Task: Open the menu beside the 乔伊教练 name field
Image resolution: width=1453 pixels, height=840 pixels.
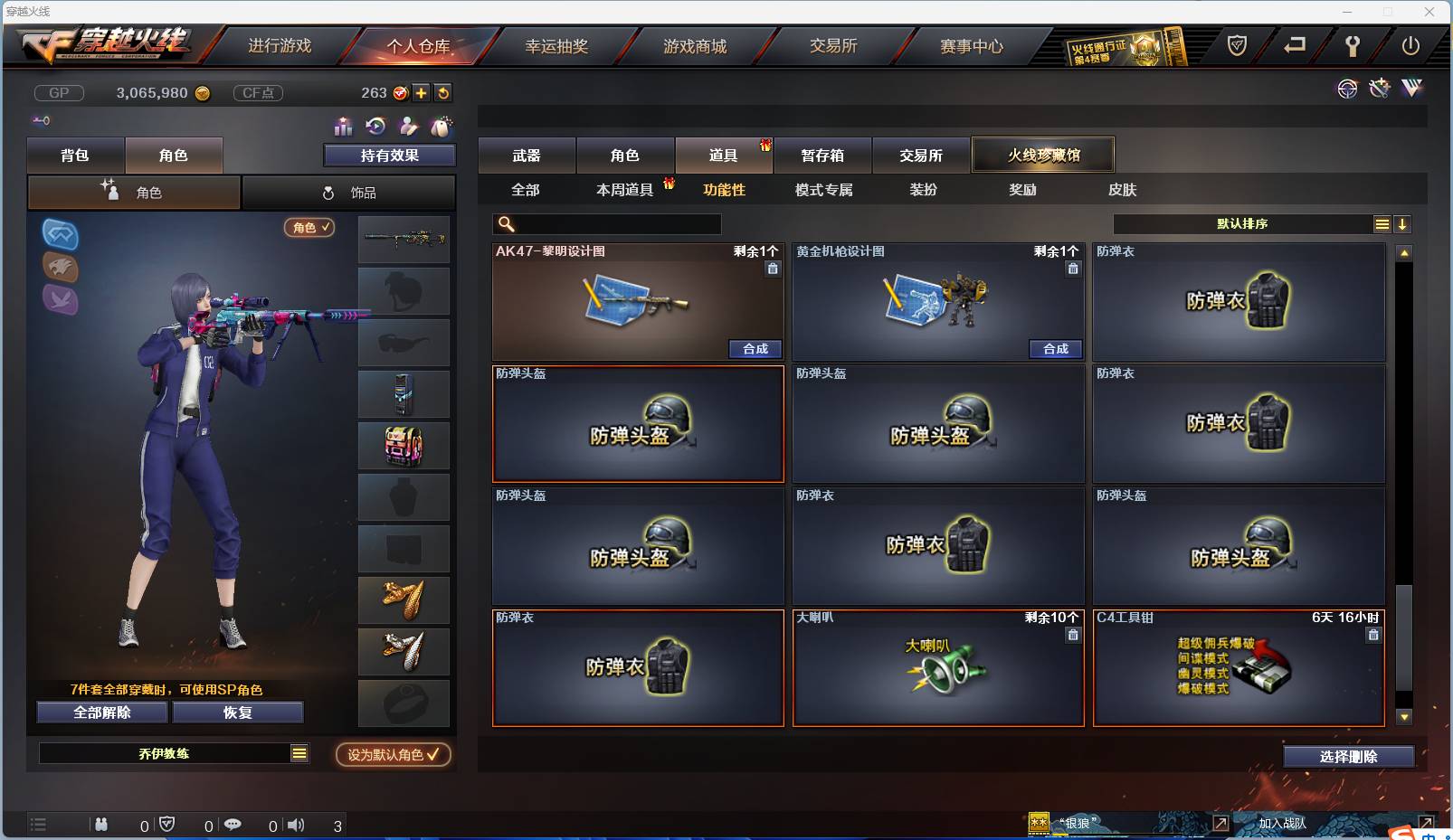Action: (x=299, y=752)
